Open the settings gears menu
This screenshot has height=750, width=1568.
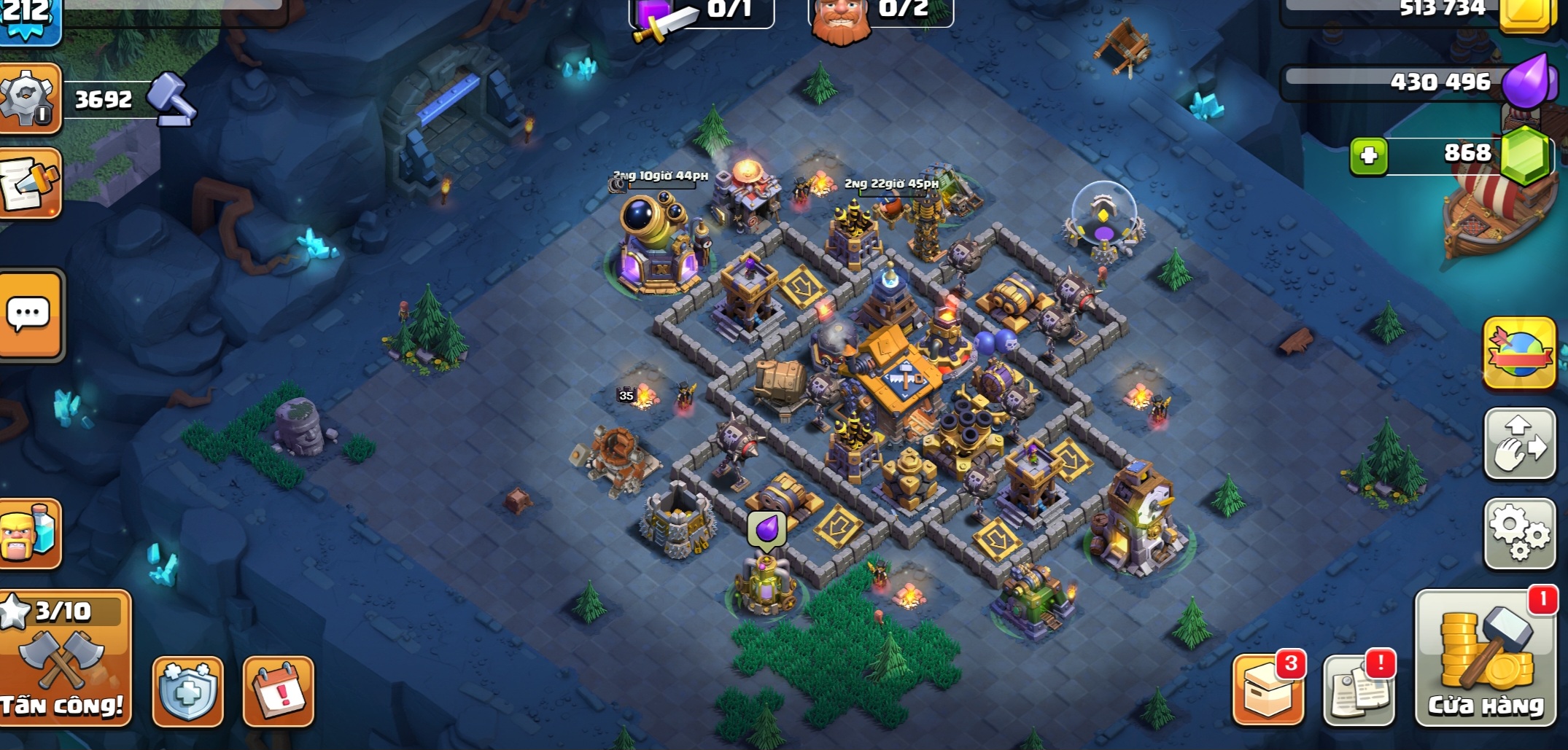[1519, 533]
